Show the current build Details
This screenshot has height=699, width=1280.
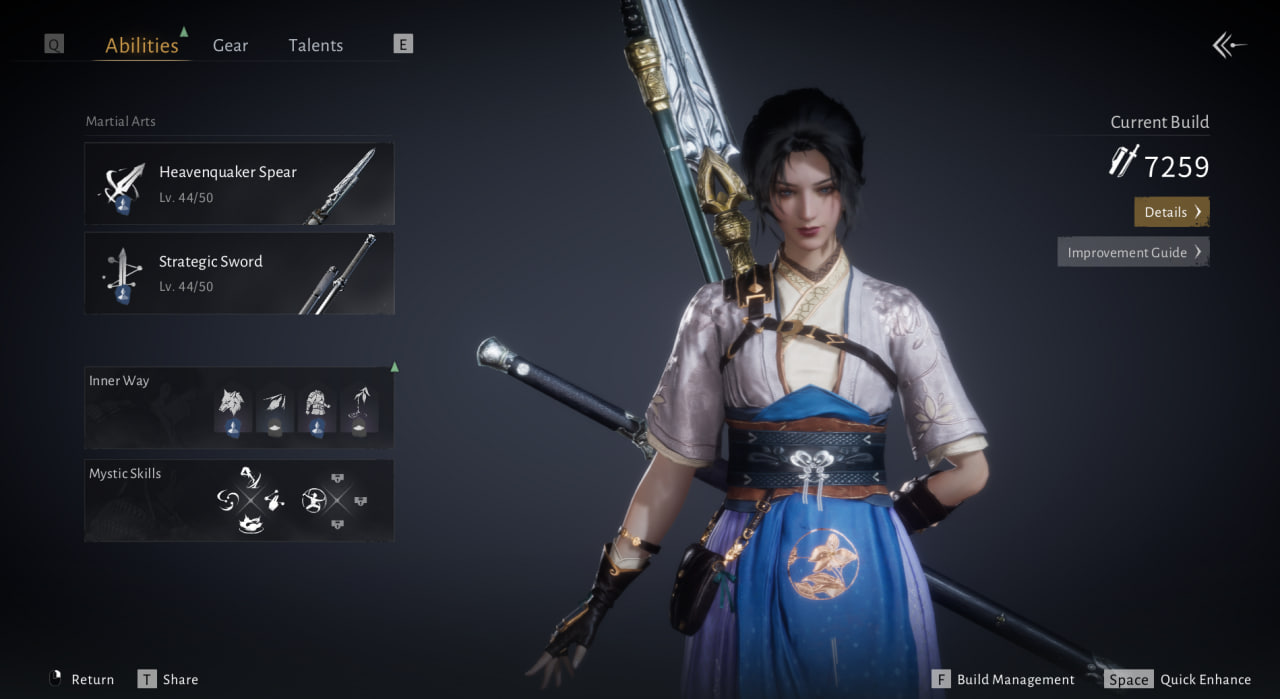[1171, 212]
